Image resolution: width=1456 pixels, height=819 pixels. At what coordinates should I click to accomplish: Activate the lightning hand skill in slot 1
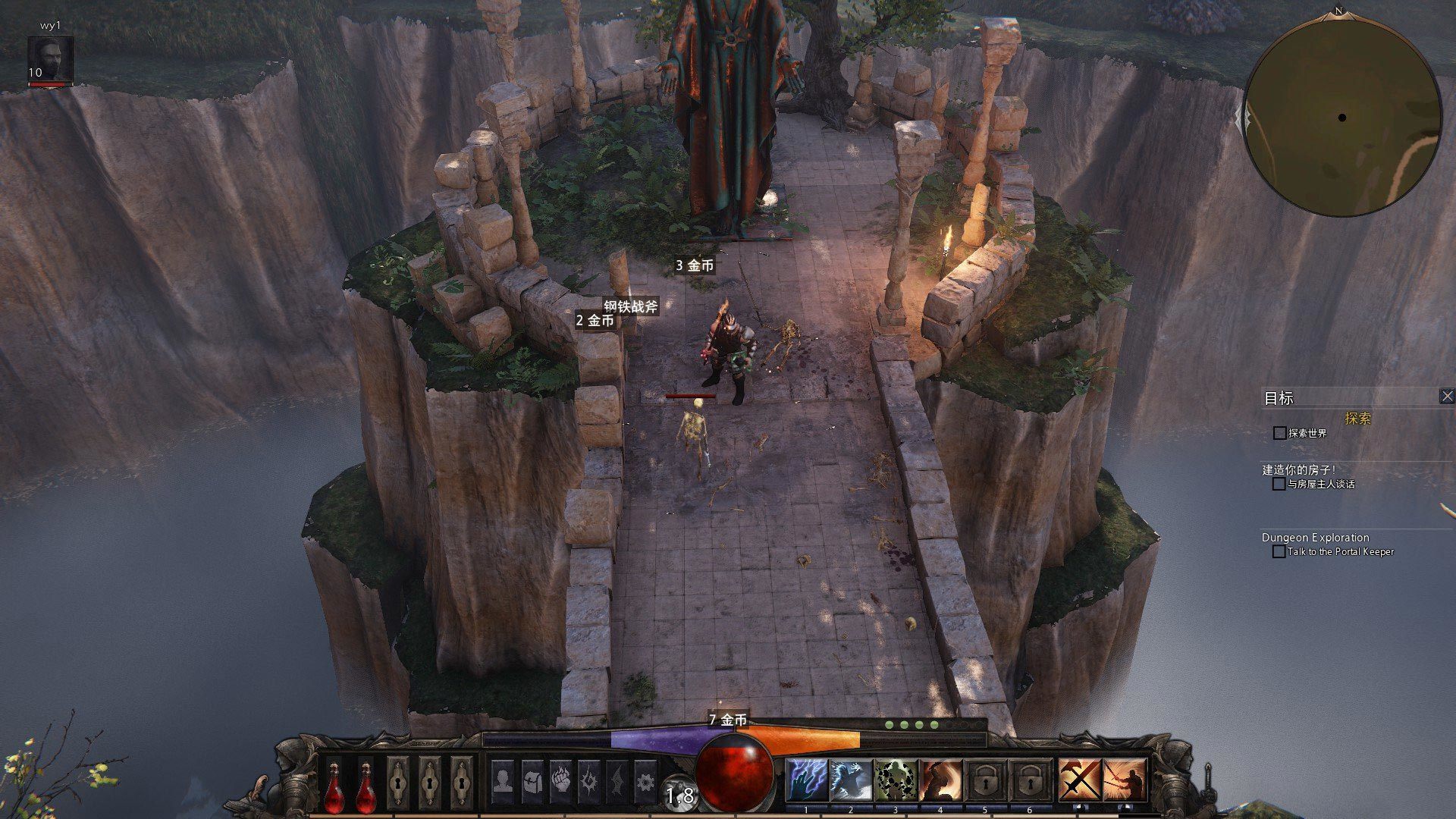coord(806,780)
